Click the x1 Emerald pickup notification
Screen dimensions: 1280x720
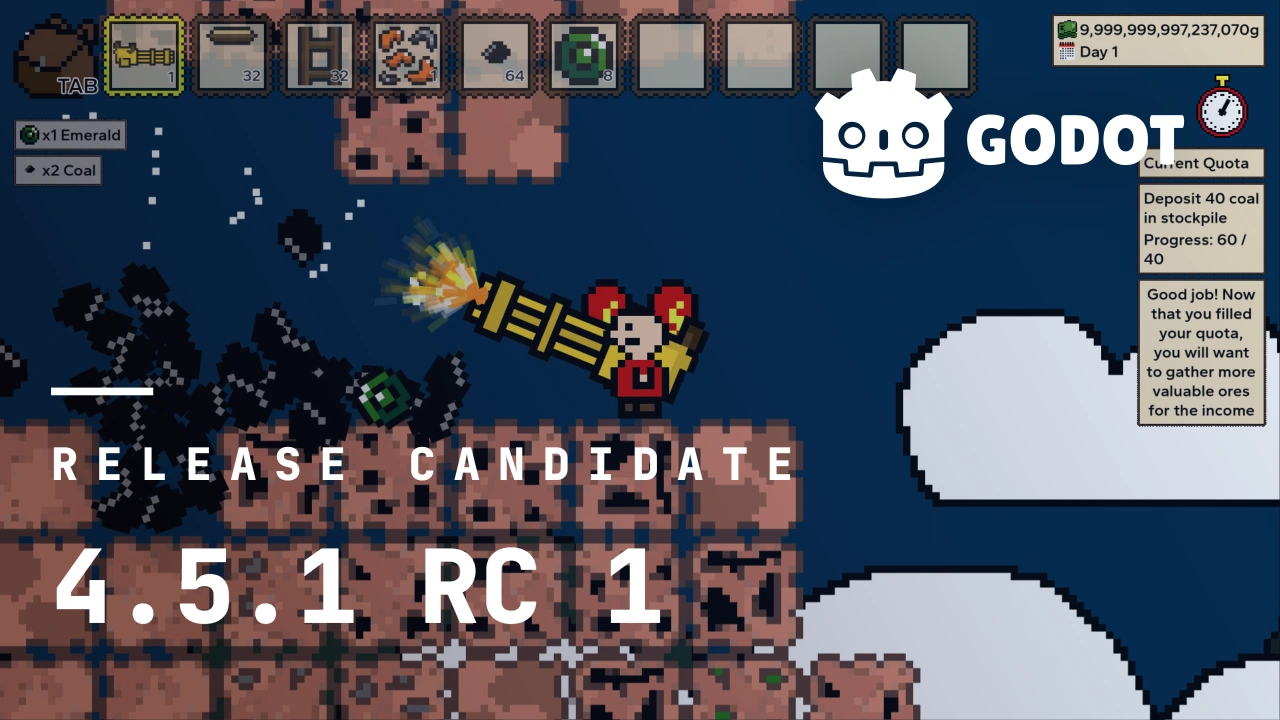pyautogui.click(x=70, y=134)
